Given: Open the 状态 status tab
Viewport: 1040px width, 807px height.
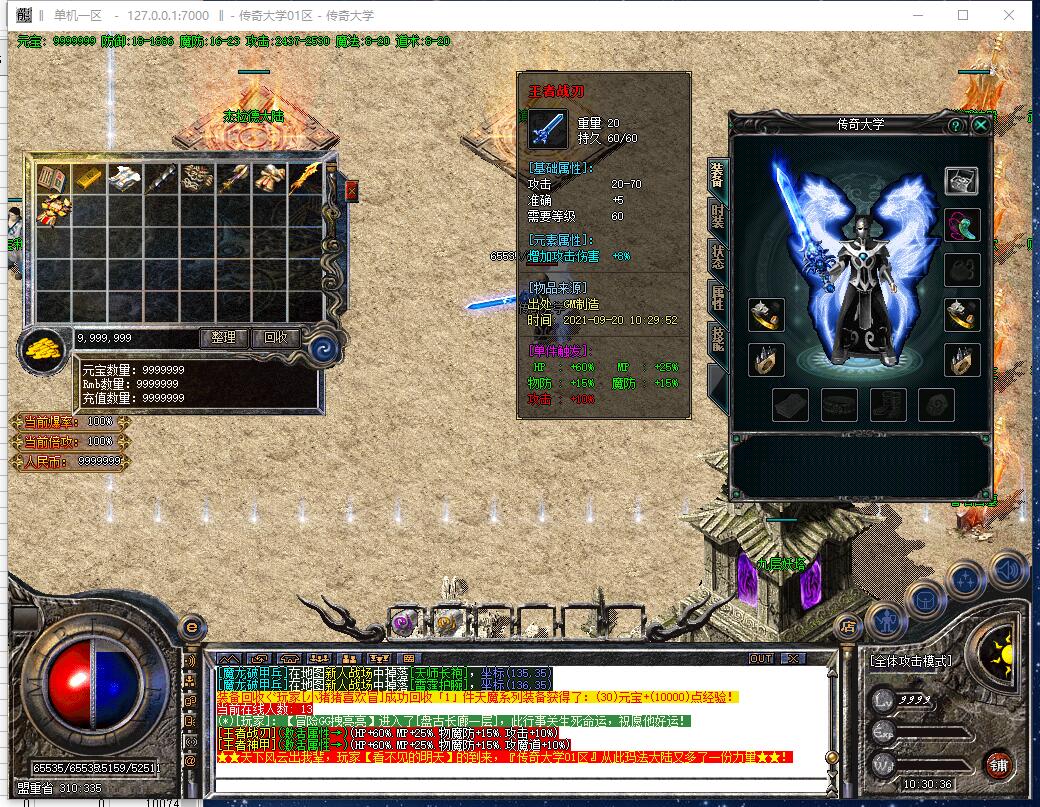Looking at the screenshot, I should point(717,256).
